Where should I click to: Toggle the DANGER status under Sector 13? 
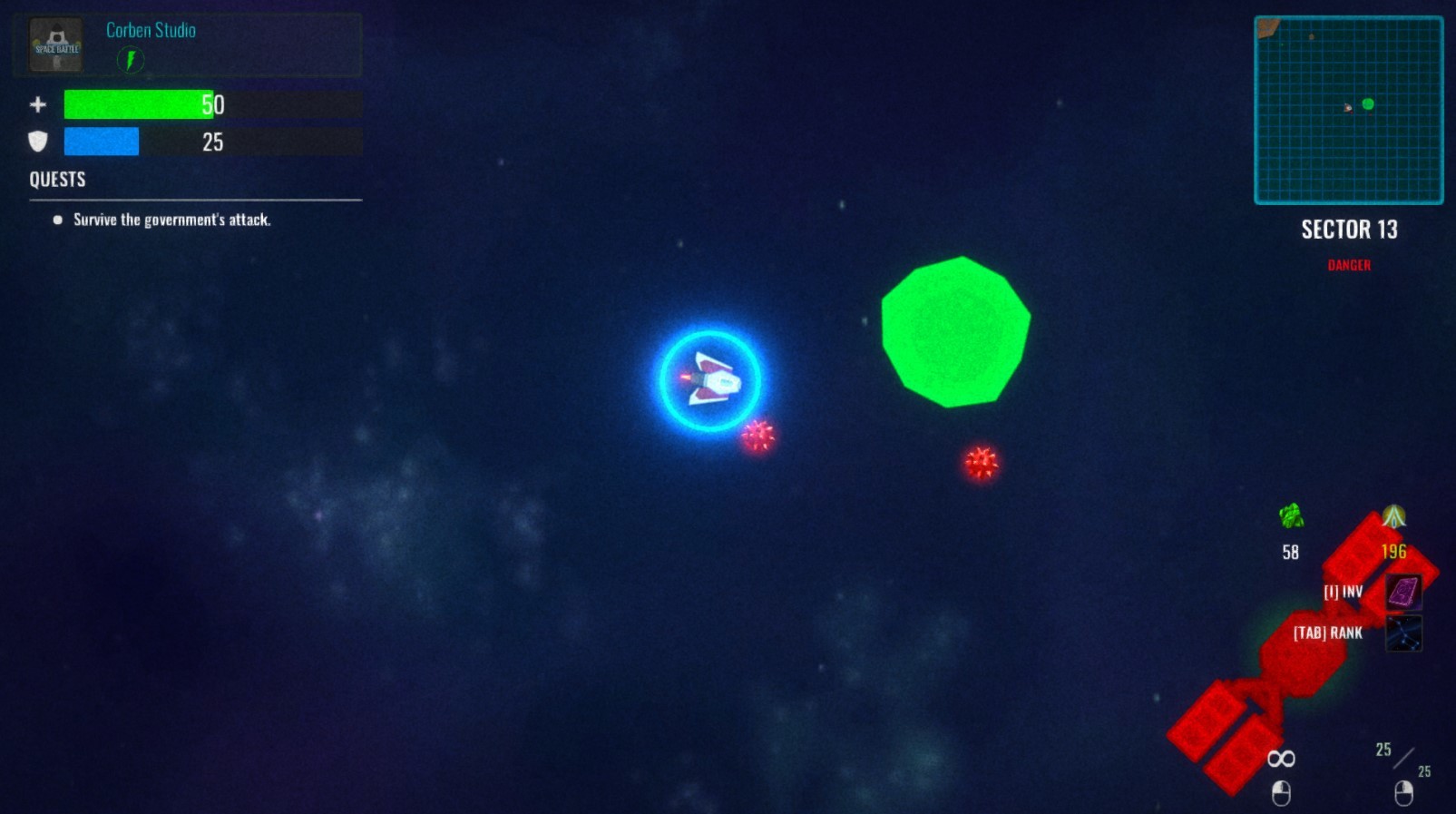coord(1349,265)
